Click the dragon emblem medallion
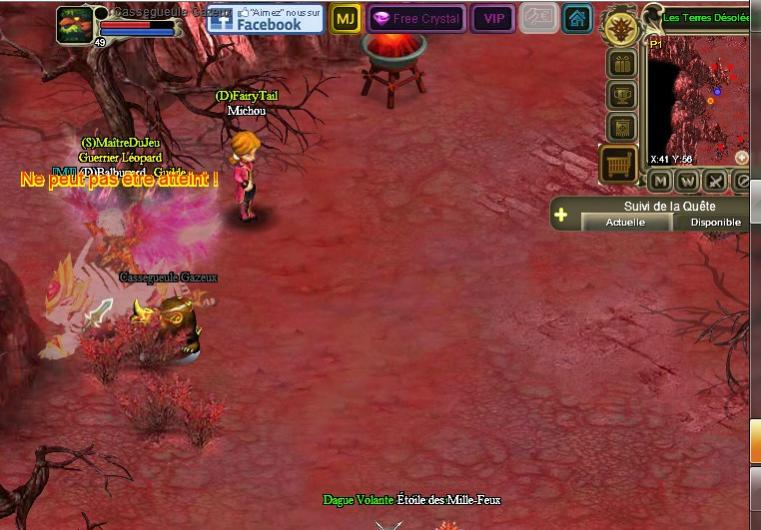 click(x=621, y=27)
